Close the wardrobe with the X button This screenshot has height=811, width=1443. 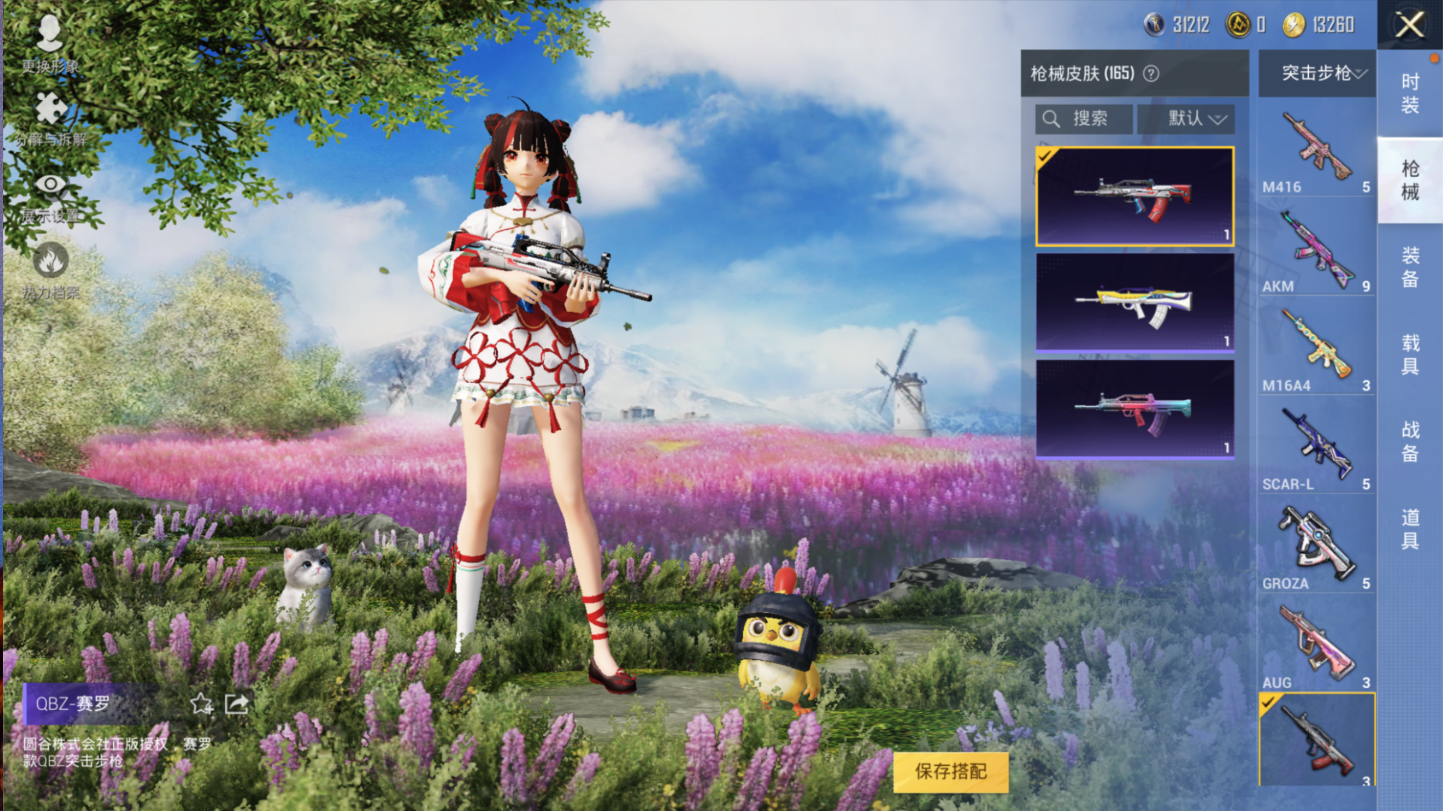pyautogui.click(x=1409, y=25)
